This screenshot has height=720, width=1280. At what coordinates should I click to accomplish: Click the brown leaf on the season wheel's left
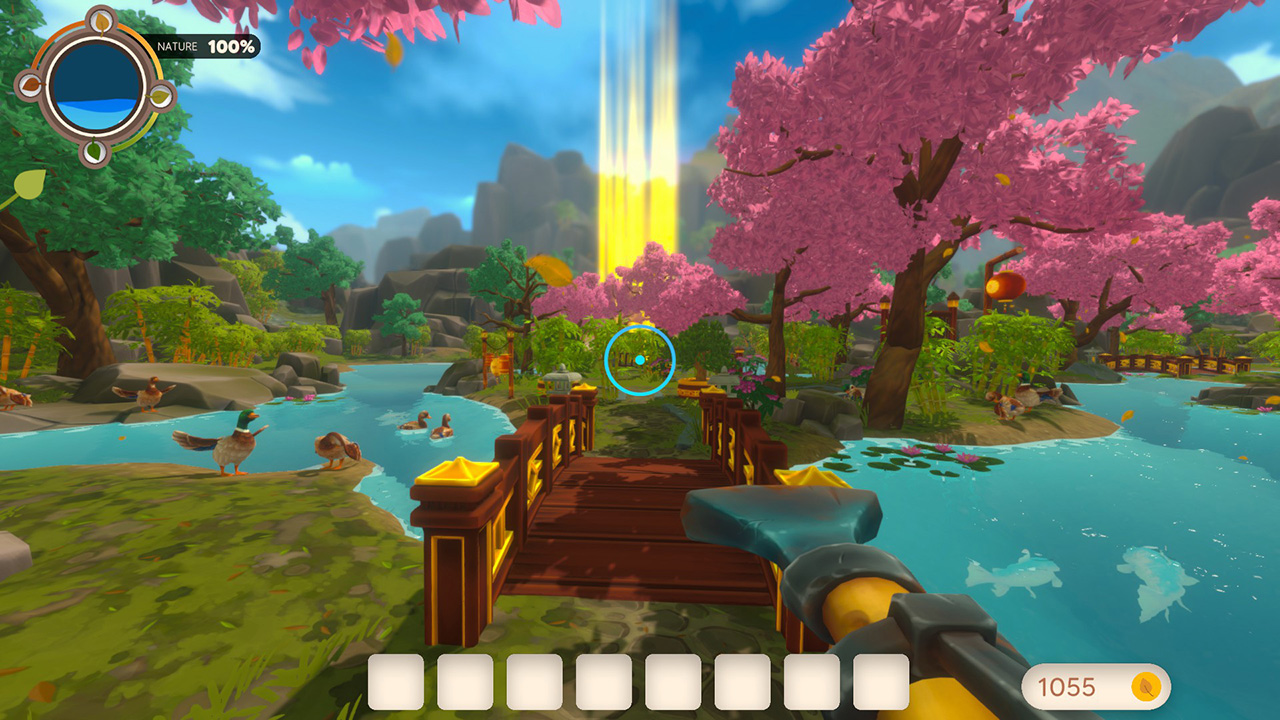(x=30, y=85)
